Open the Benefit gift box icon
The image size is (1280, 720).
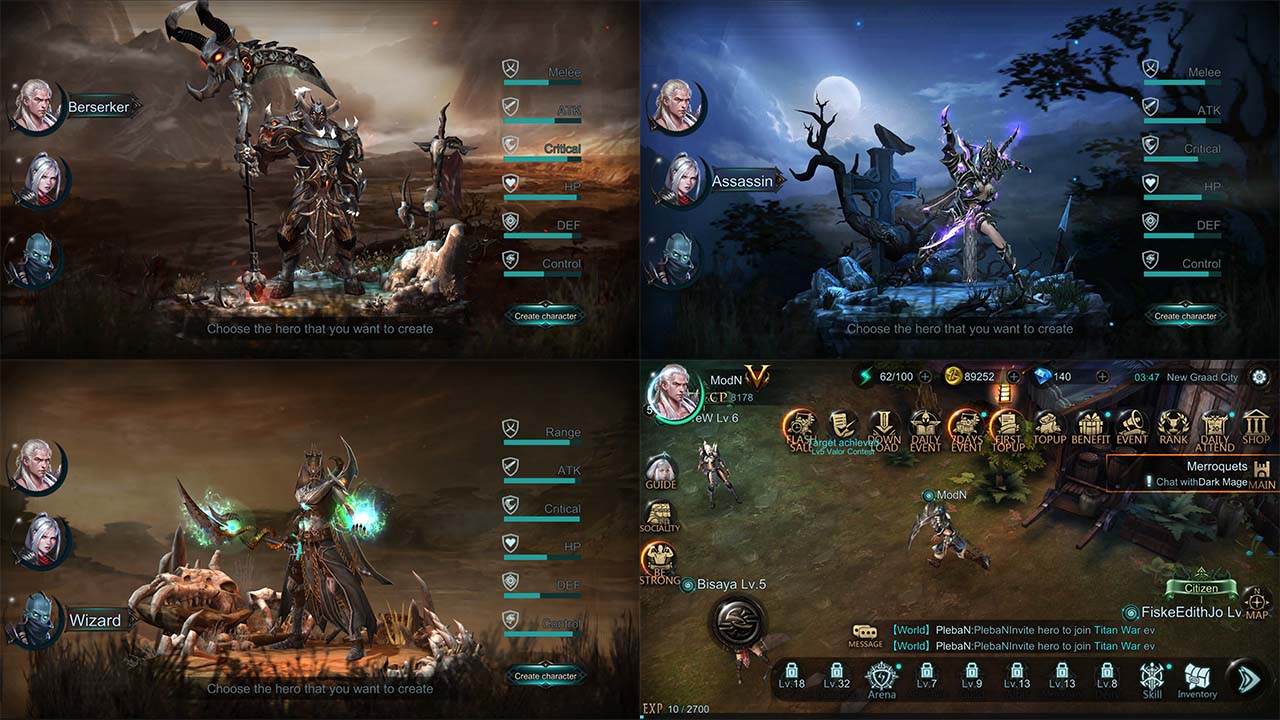[x=1090, y=427]
